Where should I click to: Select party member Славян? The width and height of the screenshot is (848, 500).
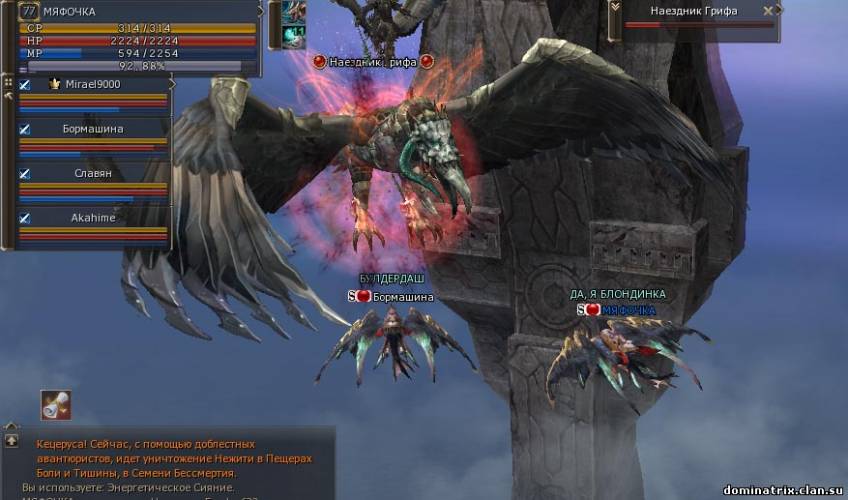pos(93,174)
